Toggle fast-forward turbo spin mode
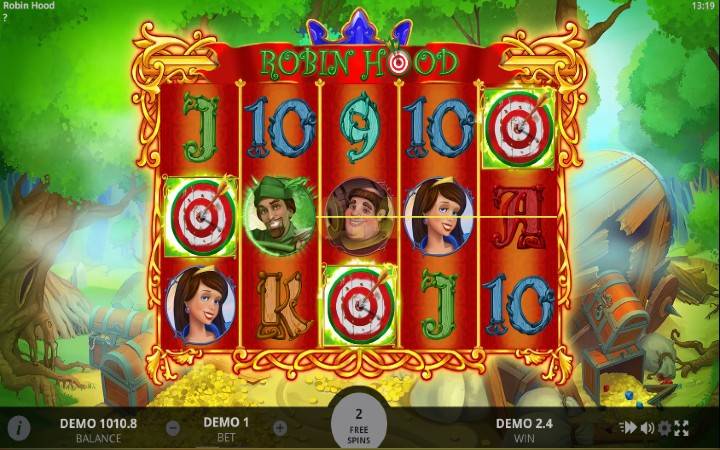 click(629, 428)
